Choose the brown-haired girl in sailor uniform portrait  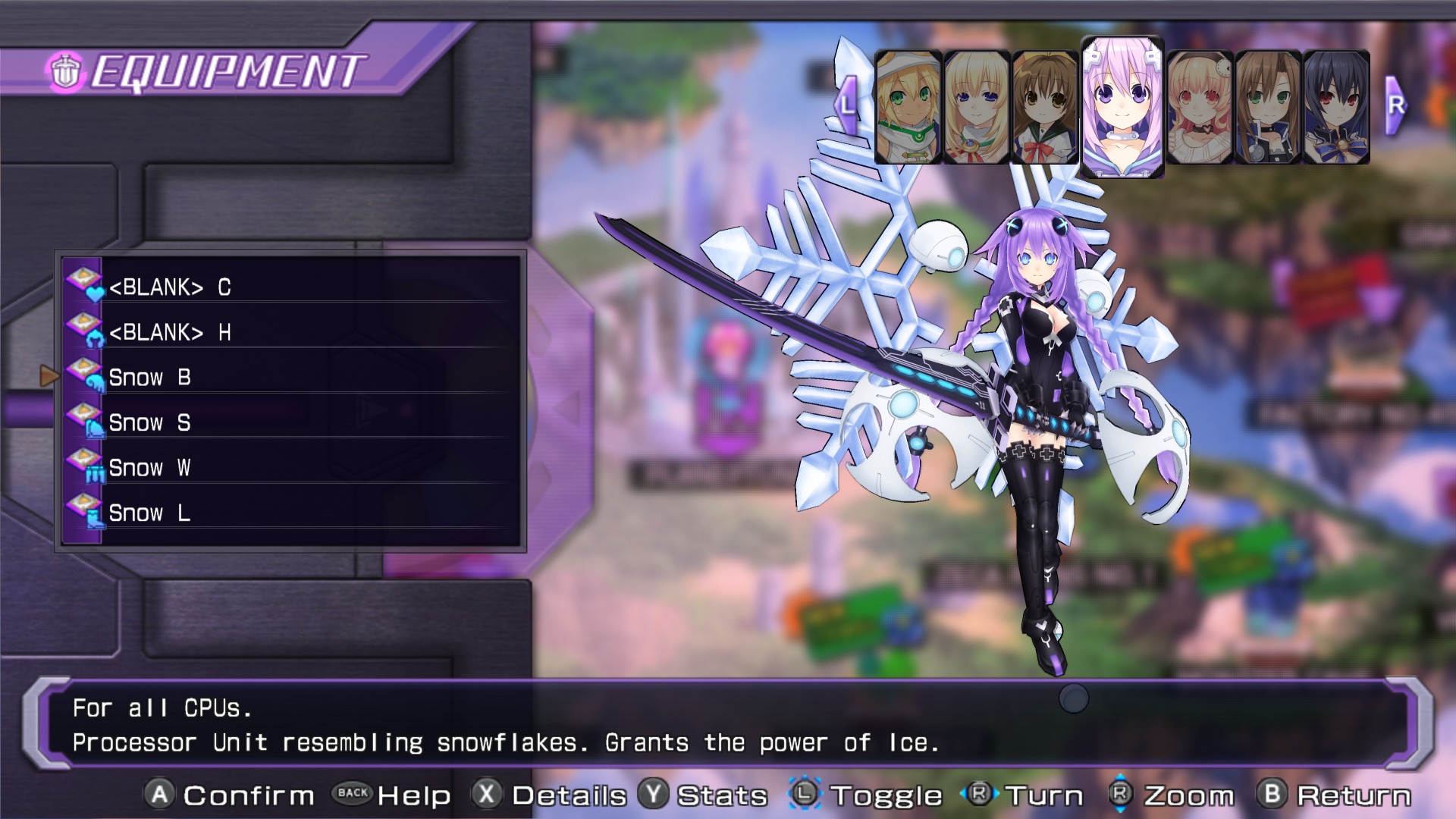1044,108
